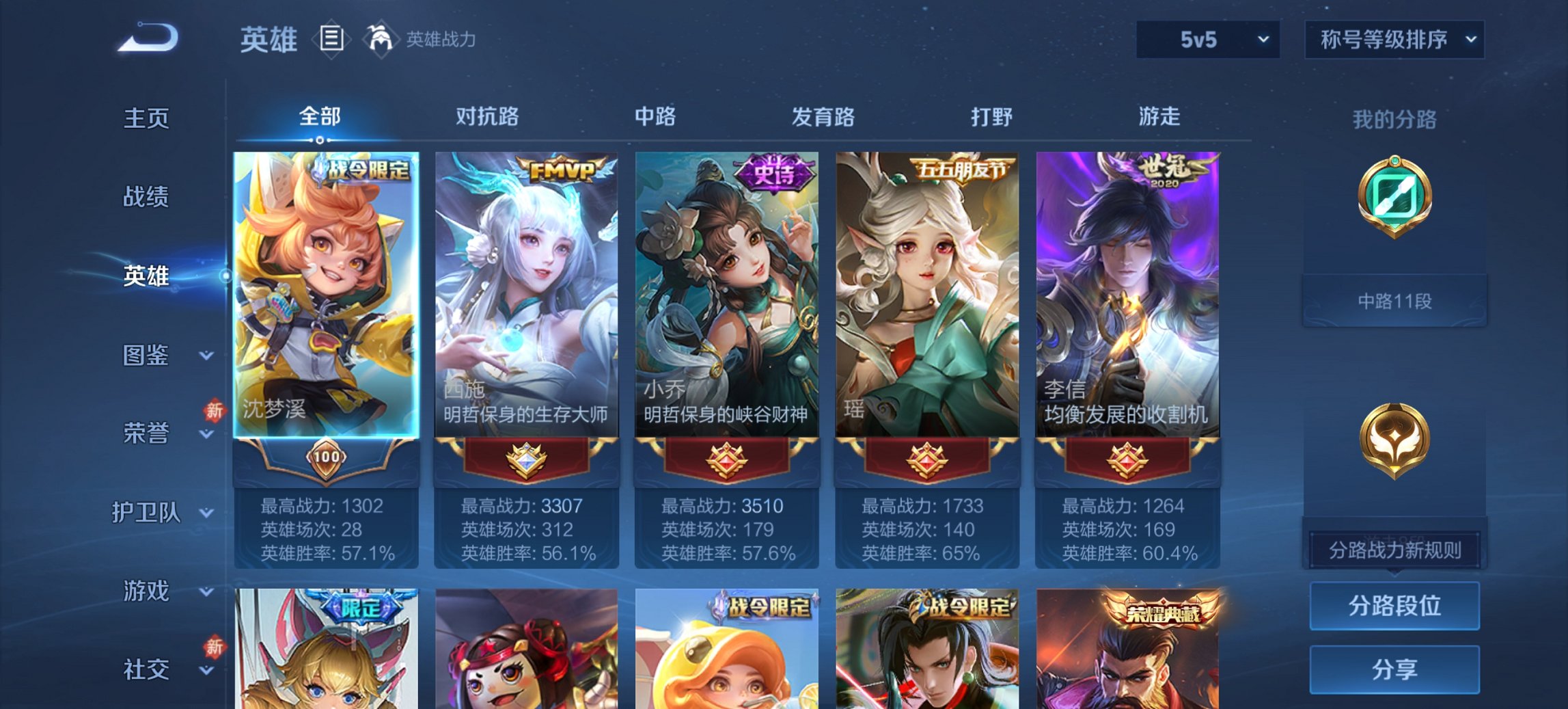Click the game logo in the top-left corner
This screenshot has width=1568, height=709.
pyautogui.click(x=147, y=38)
